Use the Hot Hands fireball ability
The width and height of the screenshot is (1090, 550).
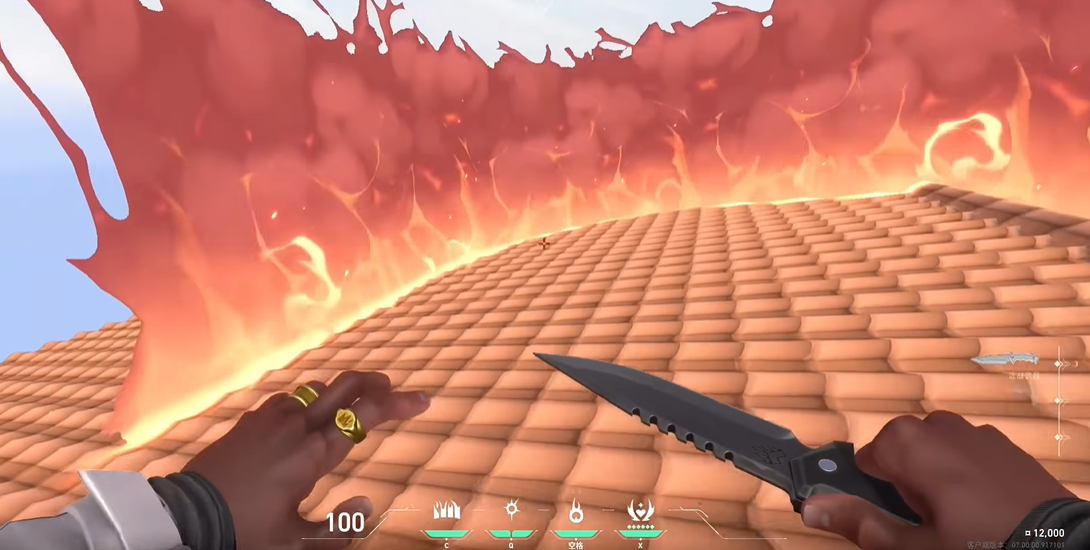(x=577, y=511)
